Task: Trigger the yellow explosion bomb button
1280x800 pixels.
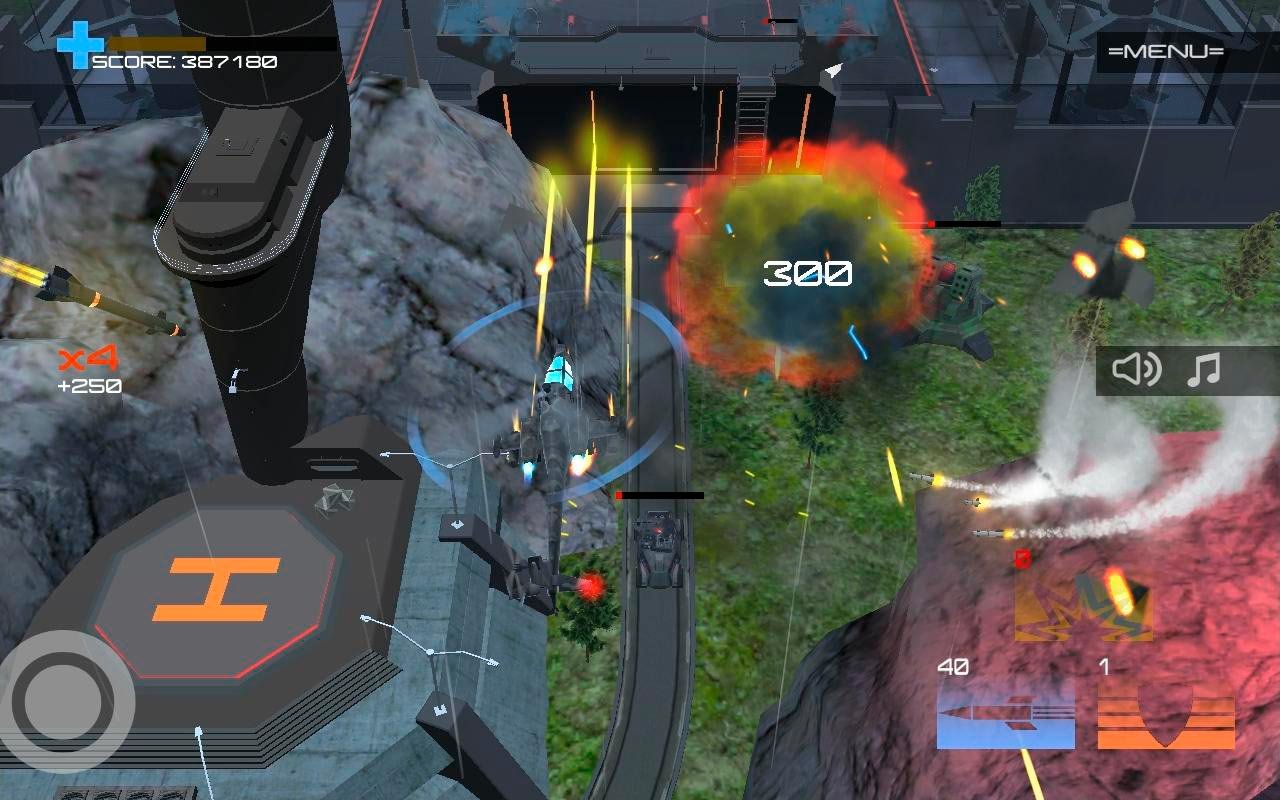Action: pos(1083,605)
